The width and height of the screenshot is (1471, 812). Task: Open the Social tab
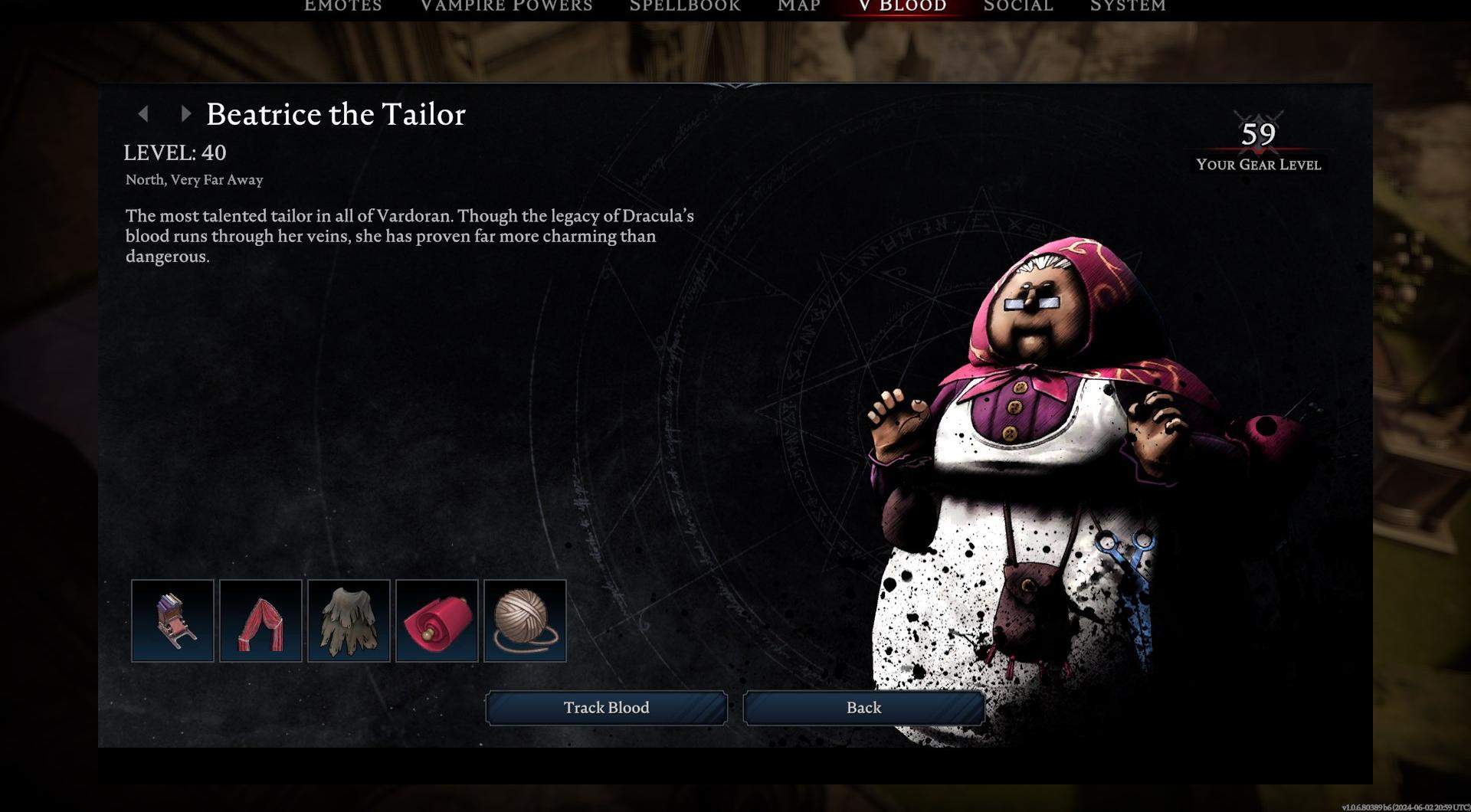click(1018, 6)
